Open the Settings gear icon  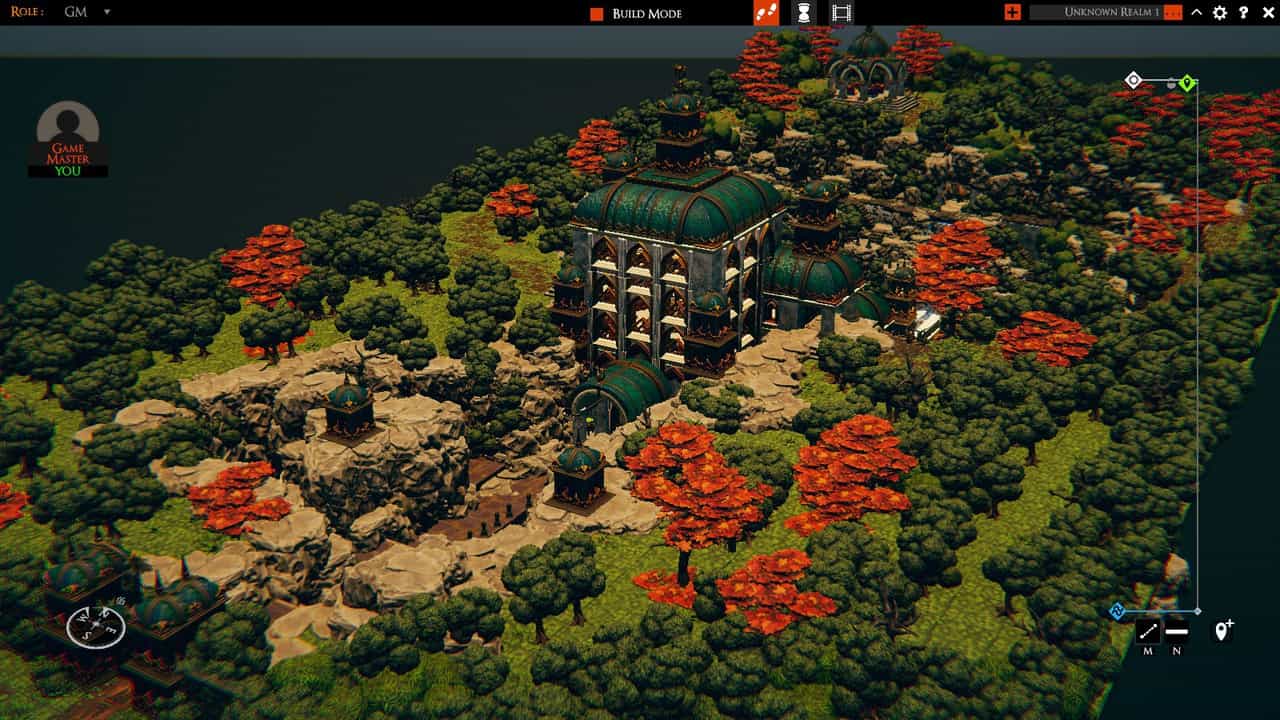tap(1219, 13)
